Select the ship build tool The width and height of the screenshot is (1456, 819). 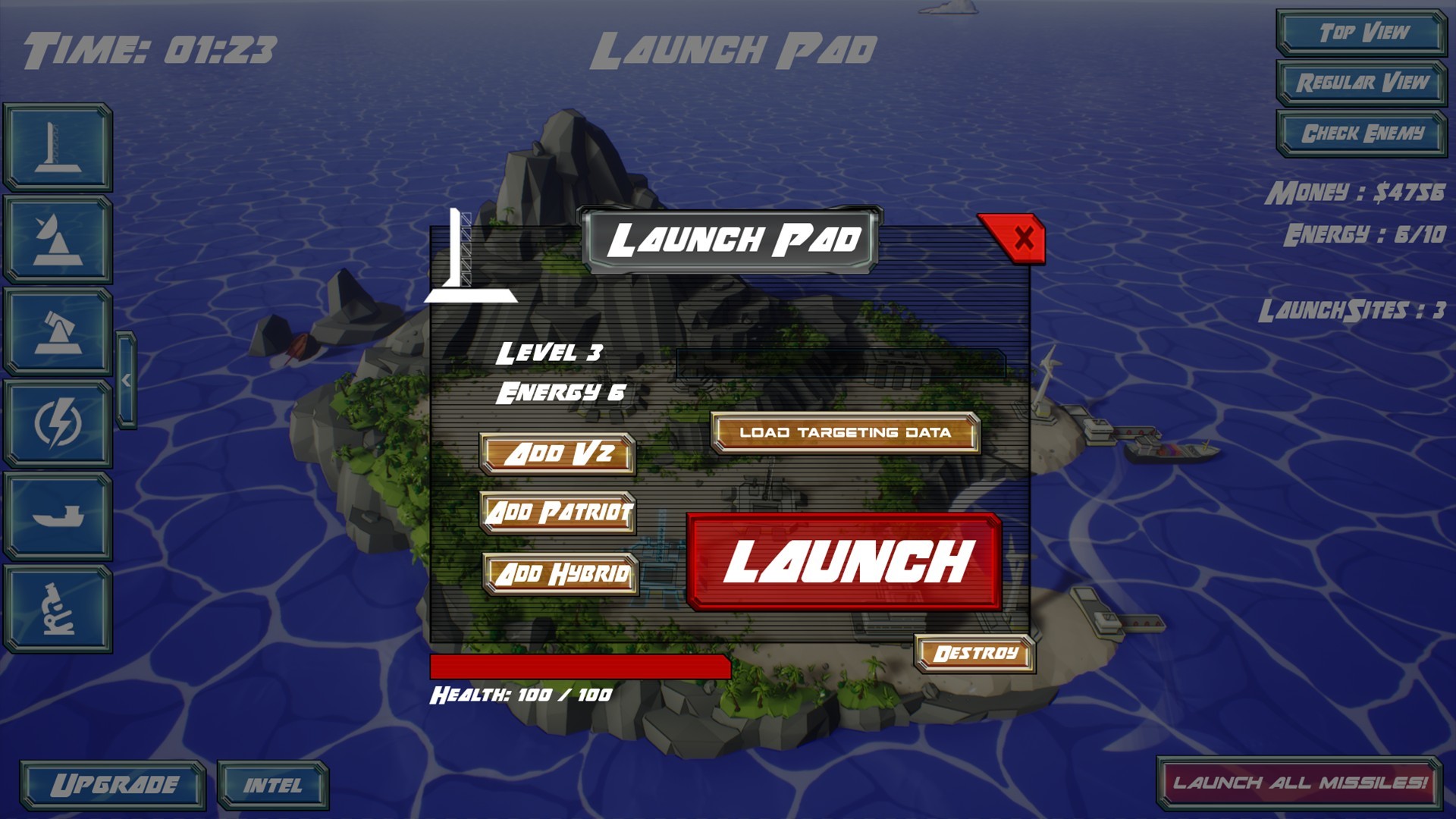point(57,517)
